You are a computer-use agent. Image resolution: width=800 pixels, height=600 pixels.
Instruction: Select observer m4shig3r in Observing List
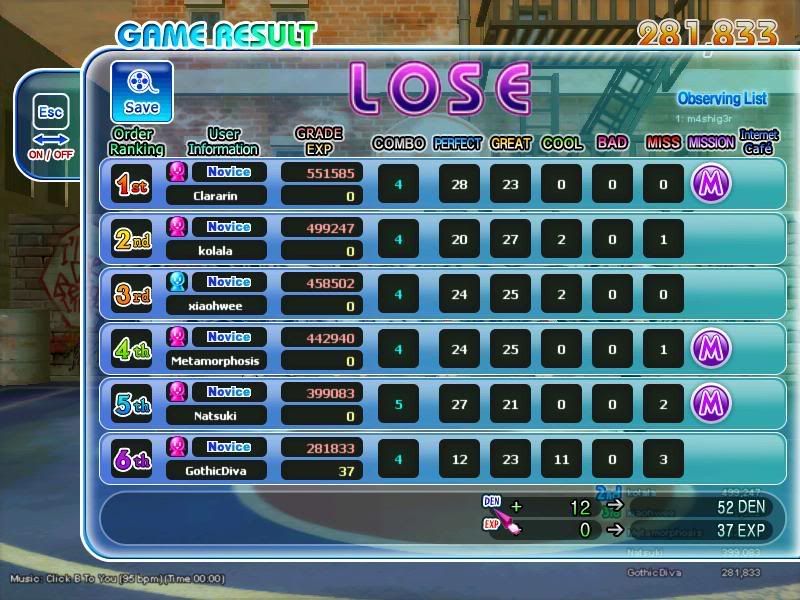tap(708, 119)
